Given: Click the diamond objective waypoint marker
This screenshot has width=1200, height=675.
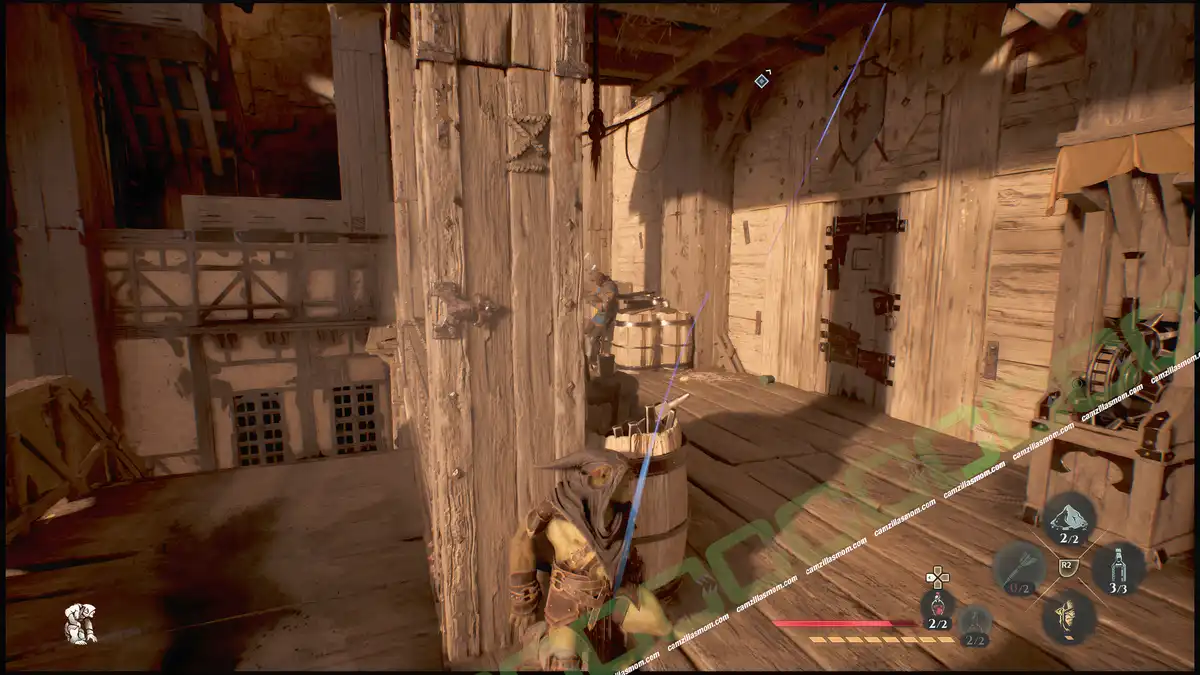Looking at the screenshot, I should 762,80.
